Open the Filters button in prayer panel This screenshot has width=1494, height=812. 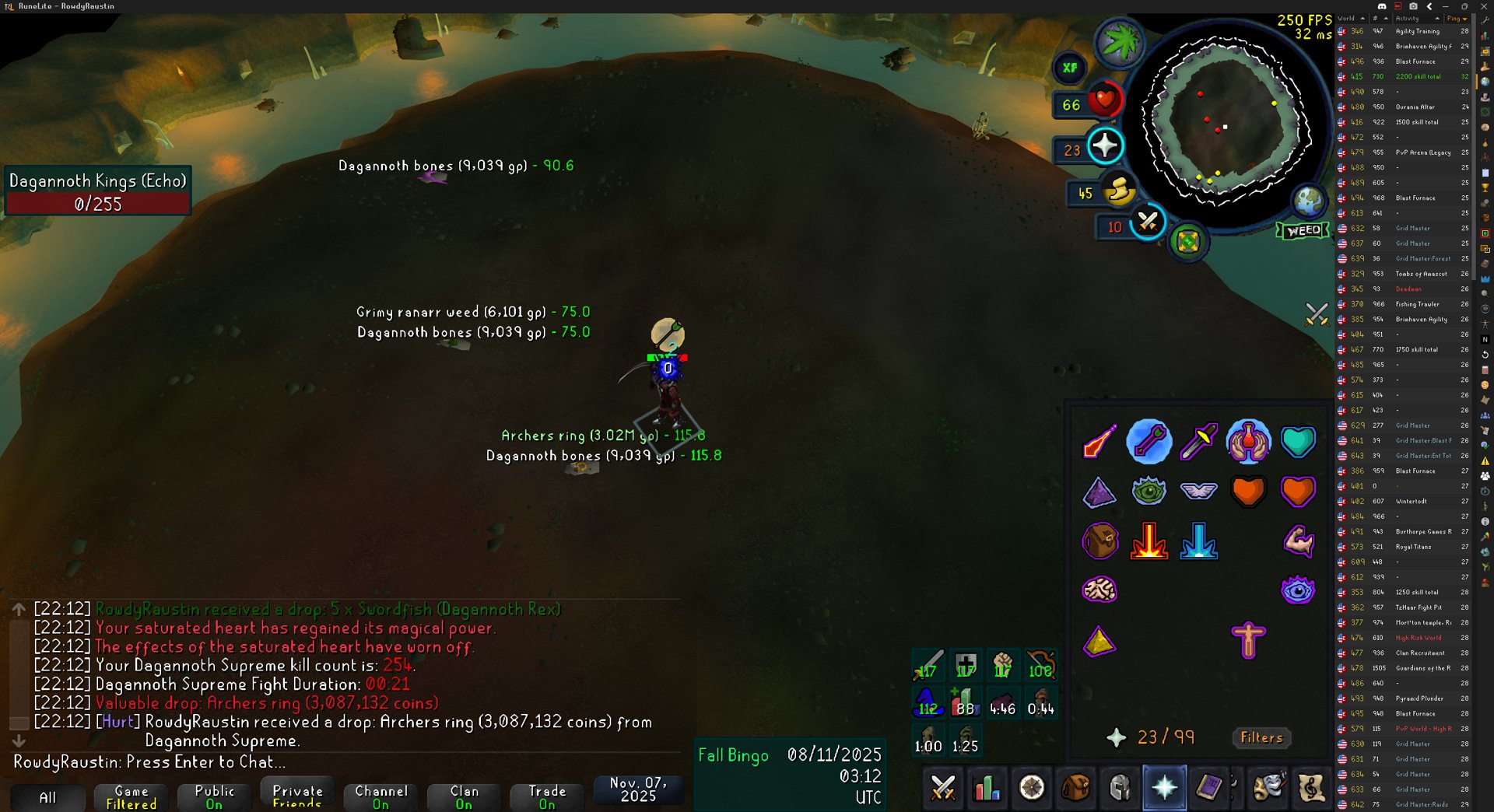[x=1261, y=737]
